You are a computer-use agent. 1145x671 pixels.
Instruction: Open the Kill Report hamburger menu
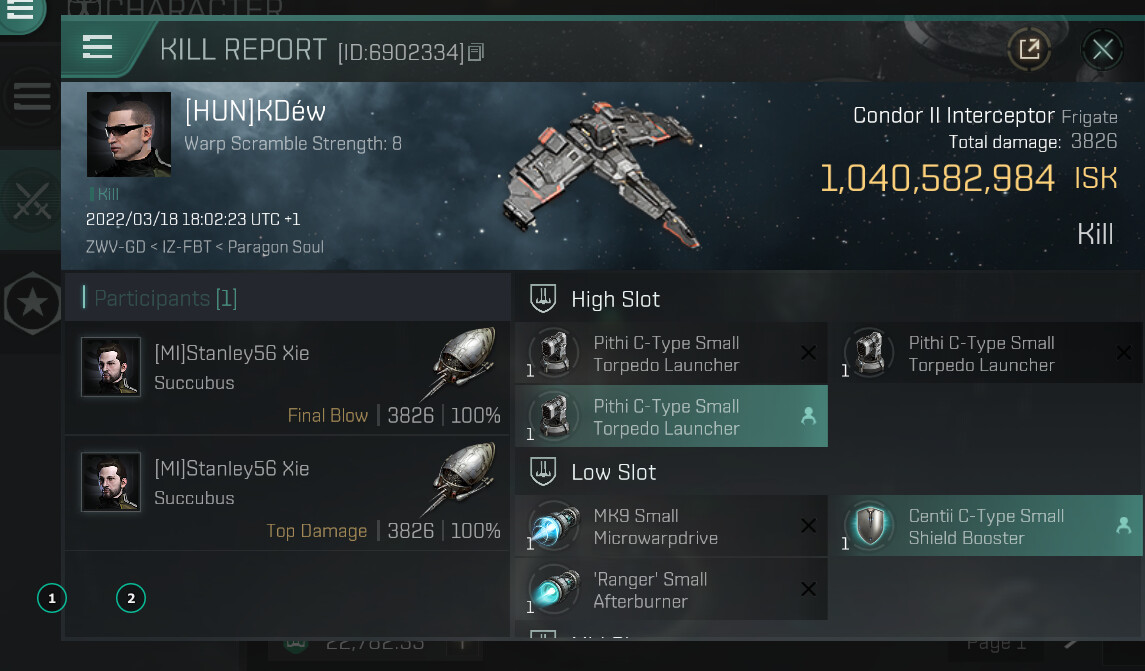tap(97, 47)
